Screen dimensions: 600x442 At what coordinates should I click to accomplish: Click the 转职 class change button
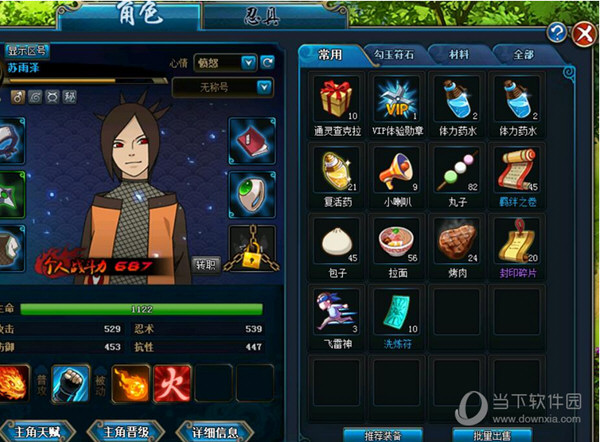[205, 265]
